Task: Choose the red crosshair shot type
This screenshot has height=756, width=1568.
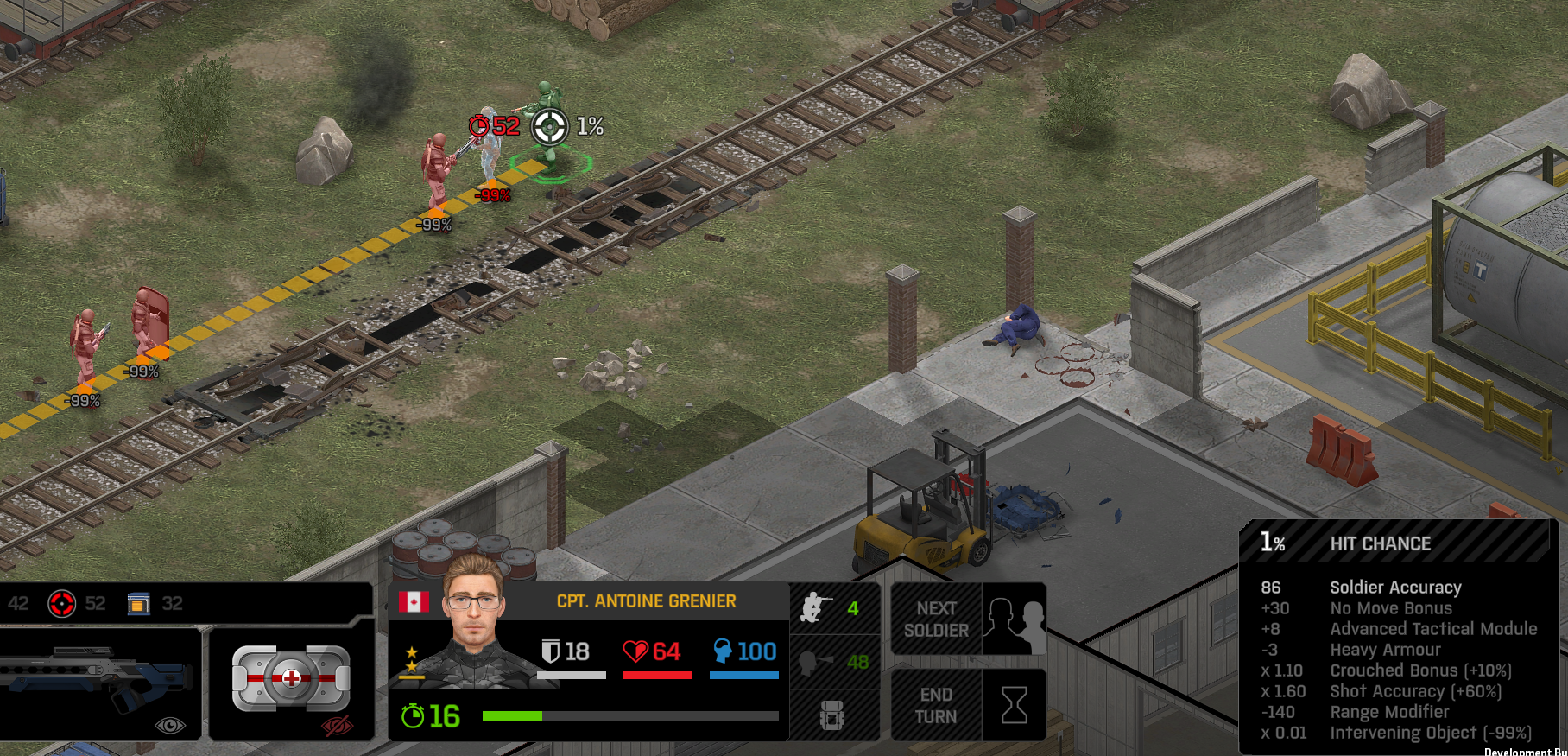Action: [61, 603]
